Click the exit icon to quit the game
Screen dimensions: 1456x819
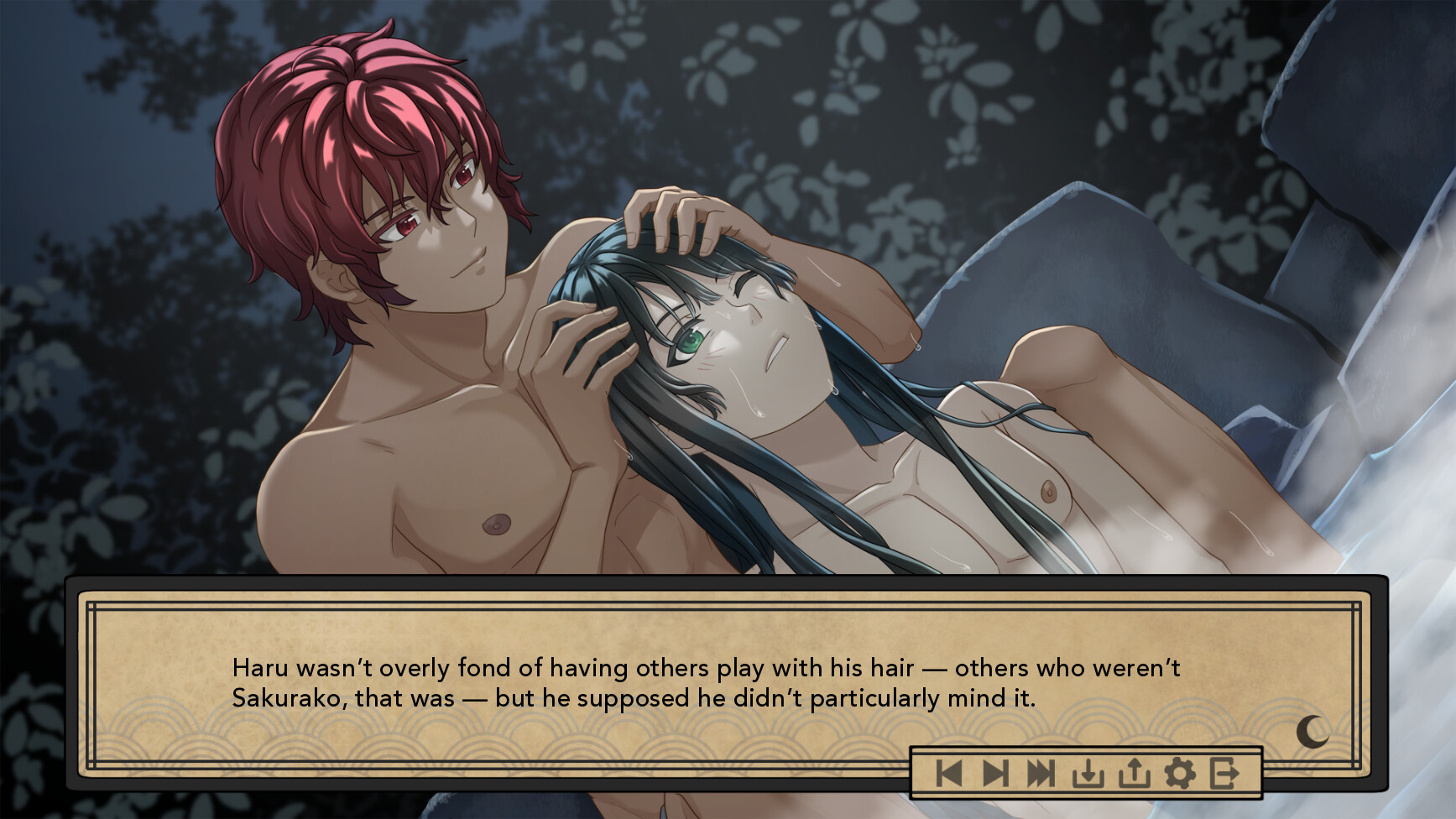click(1225, 772)
